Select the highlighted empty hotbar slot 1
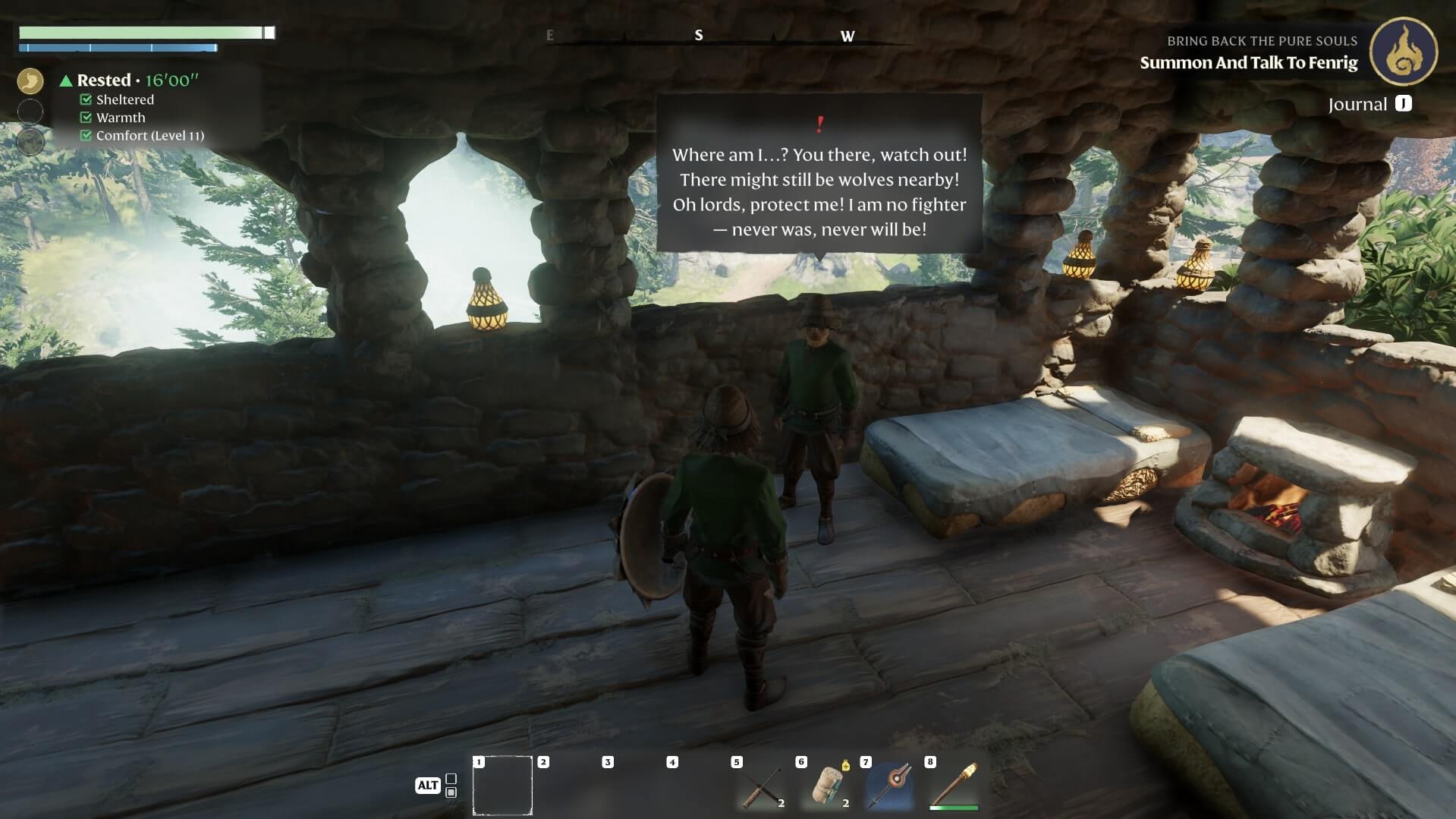Screen dimensions: 1456x819 coord(502,786)
